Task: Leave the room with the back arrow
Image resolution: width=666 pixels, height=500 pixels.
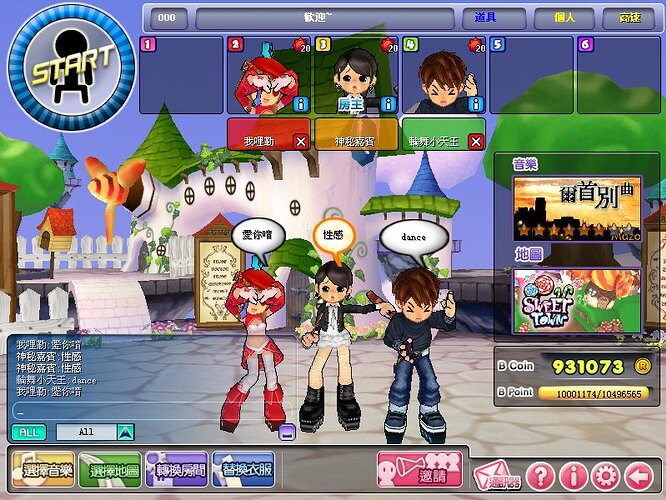Action: click(639, 475)
